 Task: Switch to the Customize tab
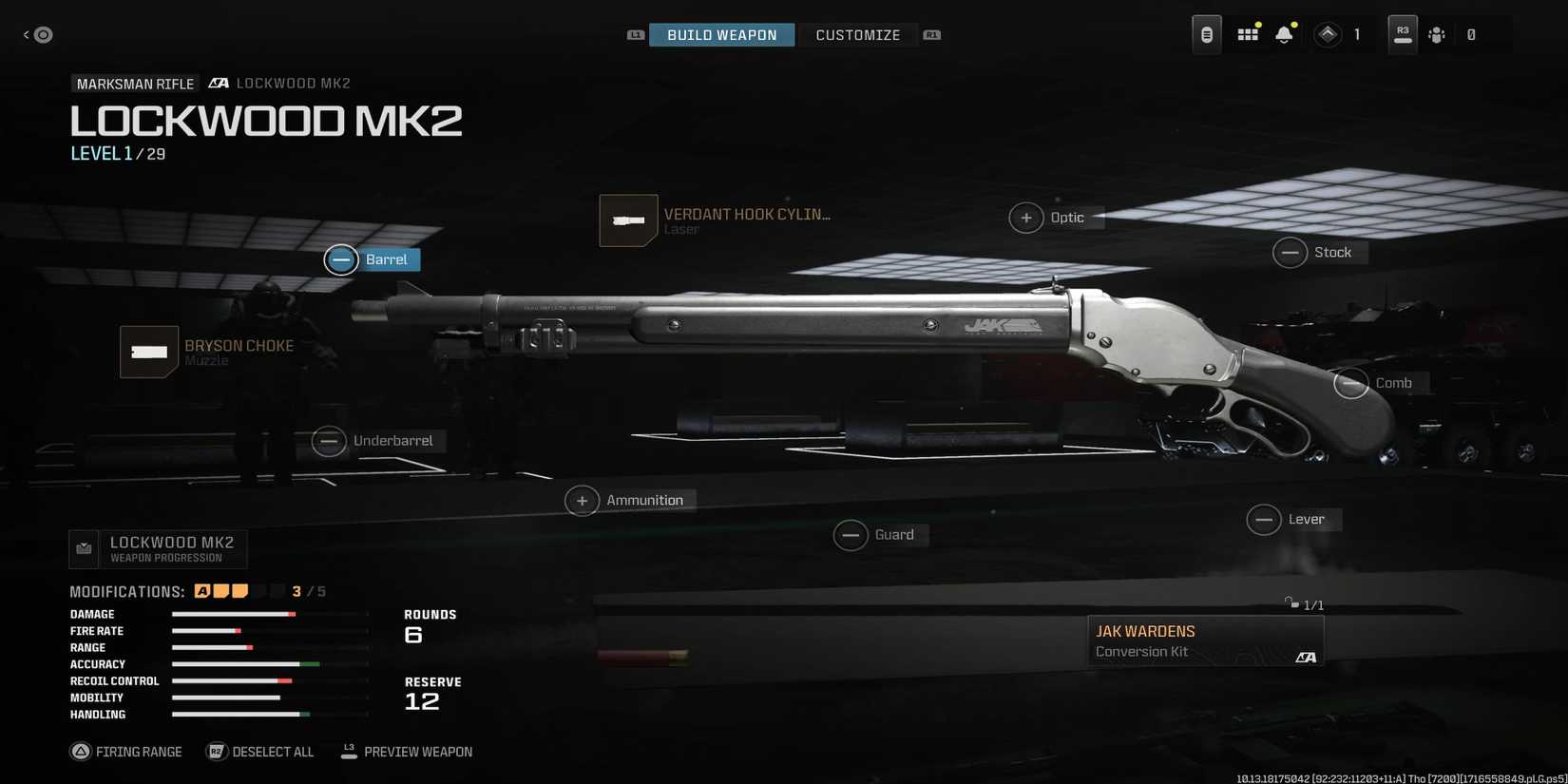(x=857, y=34)
